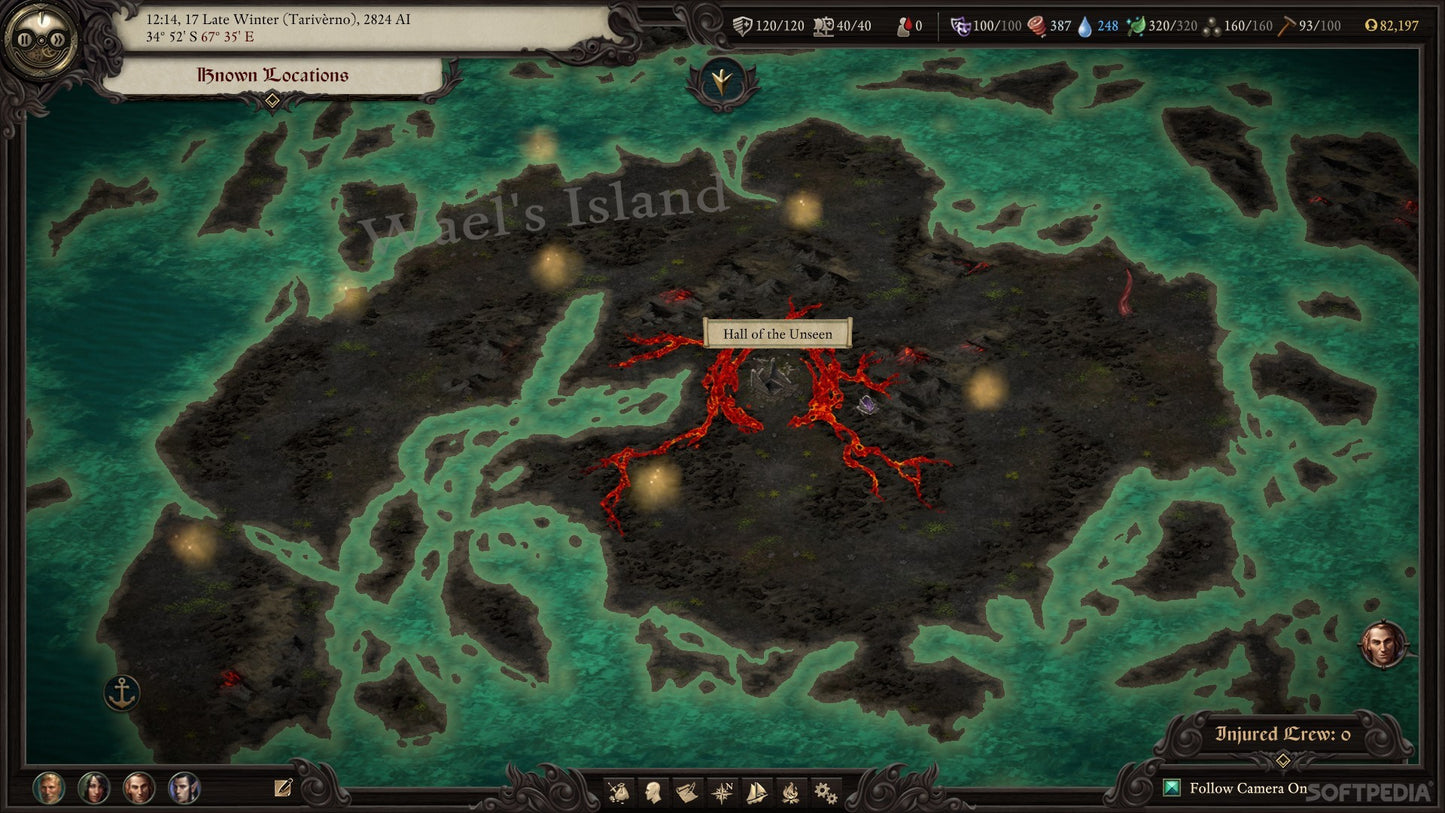Select the first blond party member portrait
1445x813 pixels.
click(49, 788)
